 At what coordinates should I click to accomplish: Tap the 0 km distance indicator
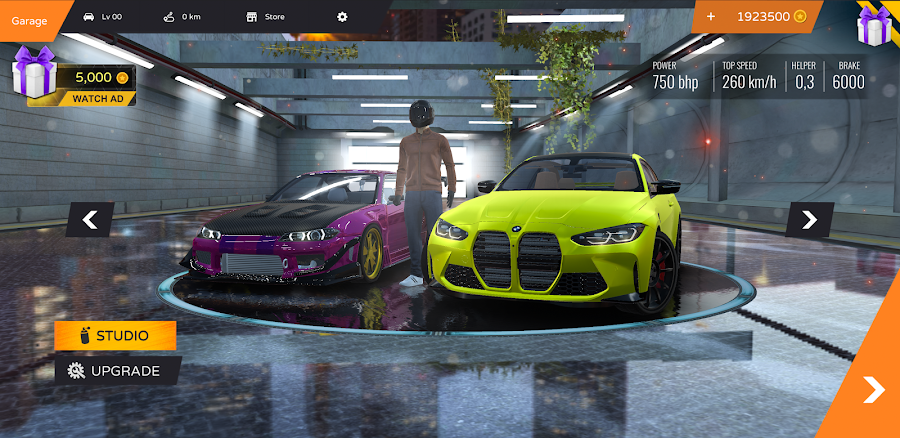pyautogui.click(x=183, y=17)
